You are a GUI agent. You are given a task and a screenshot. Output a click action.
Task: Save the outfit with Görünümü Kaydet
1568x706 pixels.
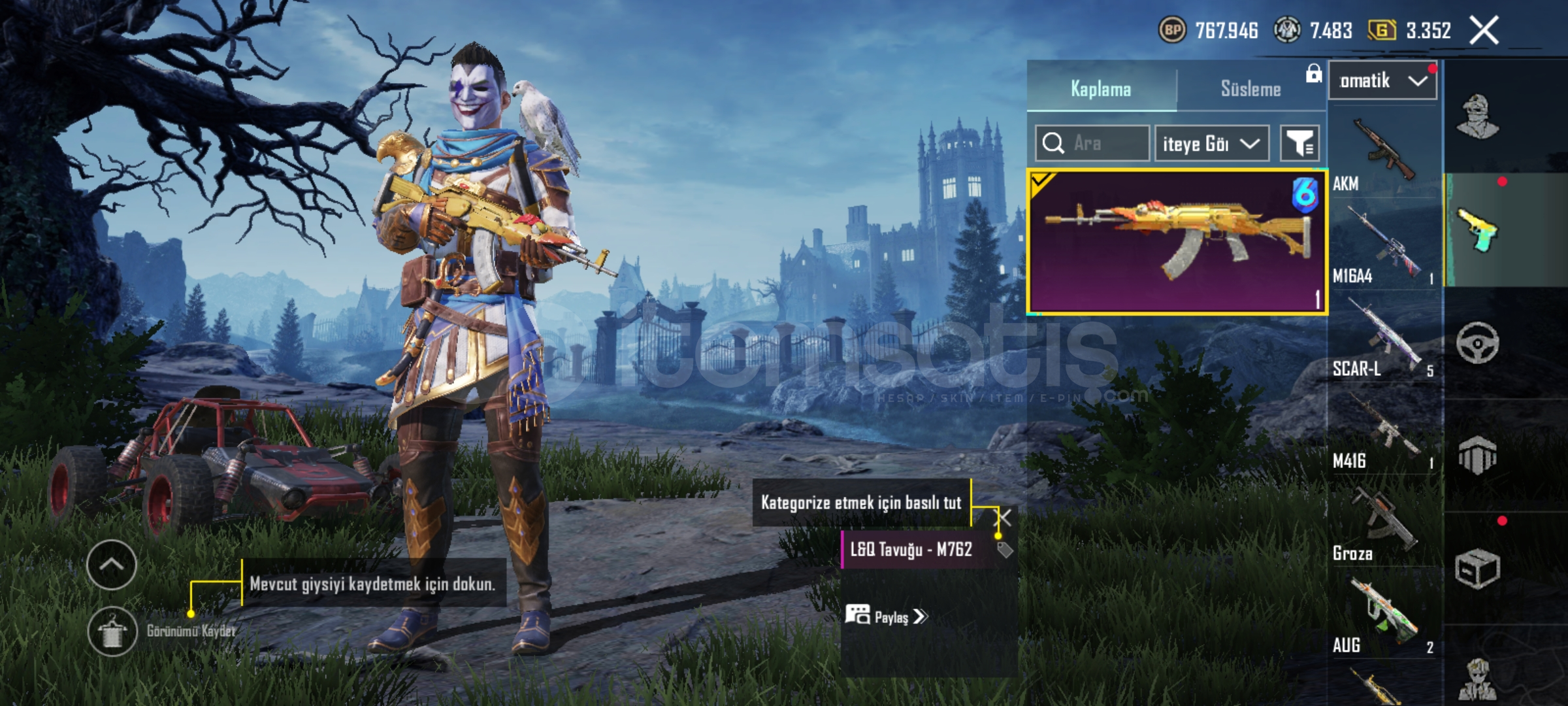click(112, 631)
